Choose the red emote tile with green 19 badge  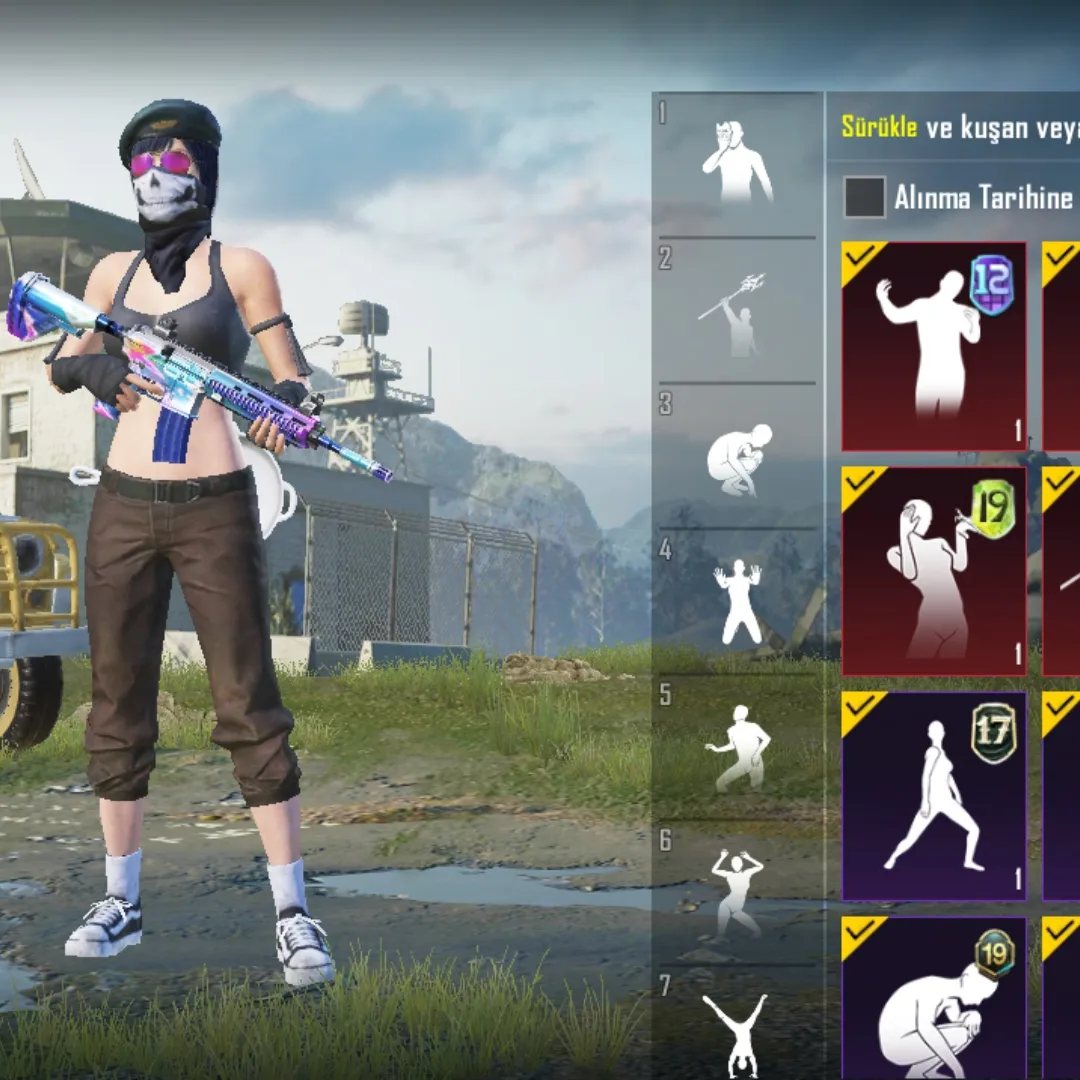pyautogui.click(x=934, y=571)
